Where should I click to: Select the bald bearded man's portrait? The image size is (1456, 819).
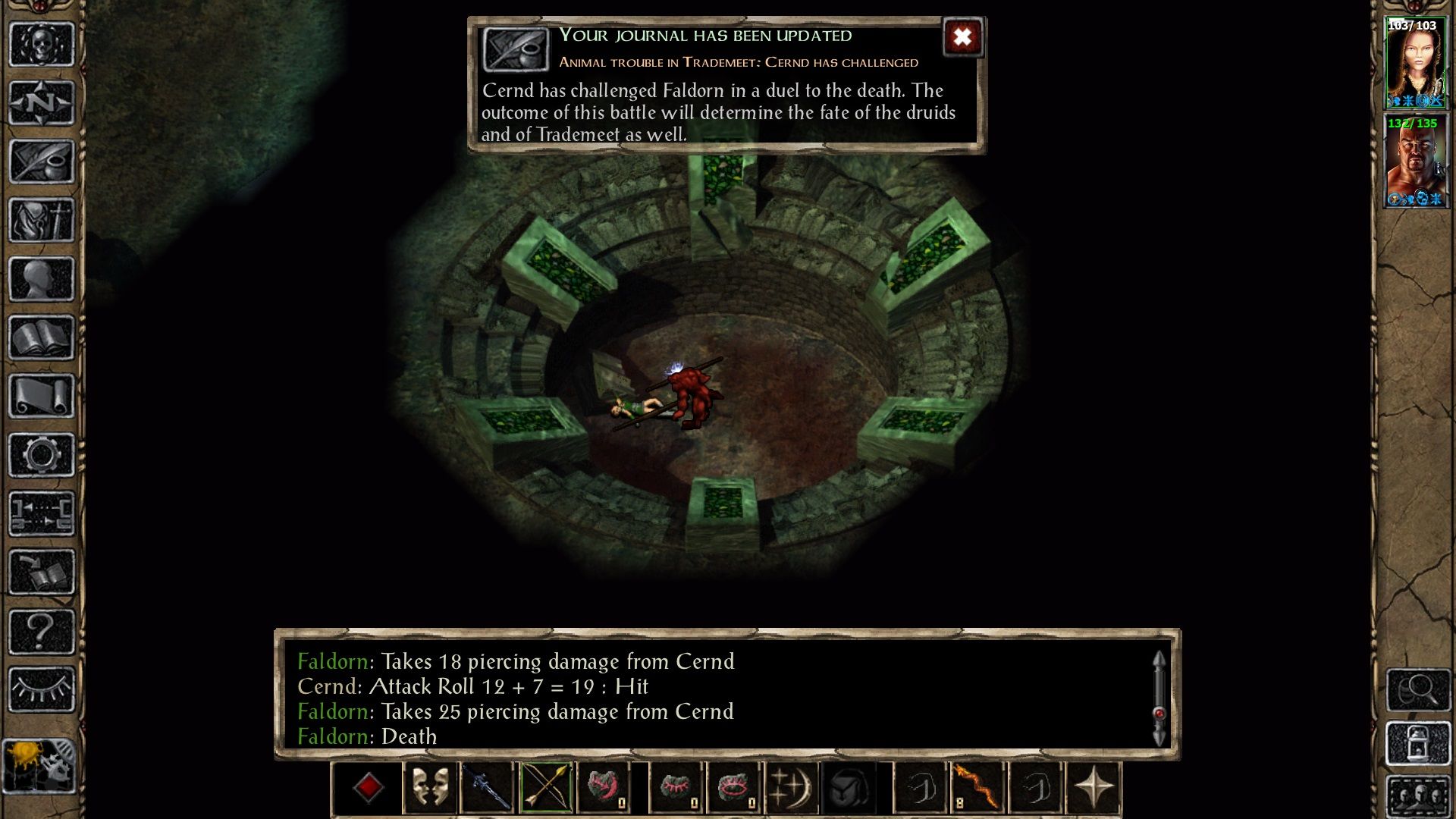click(x=1415, y=161)
